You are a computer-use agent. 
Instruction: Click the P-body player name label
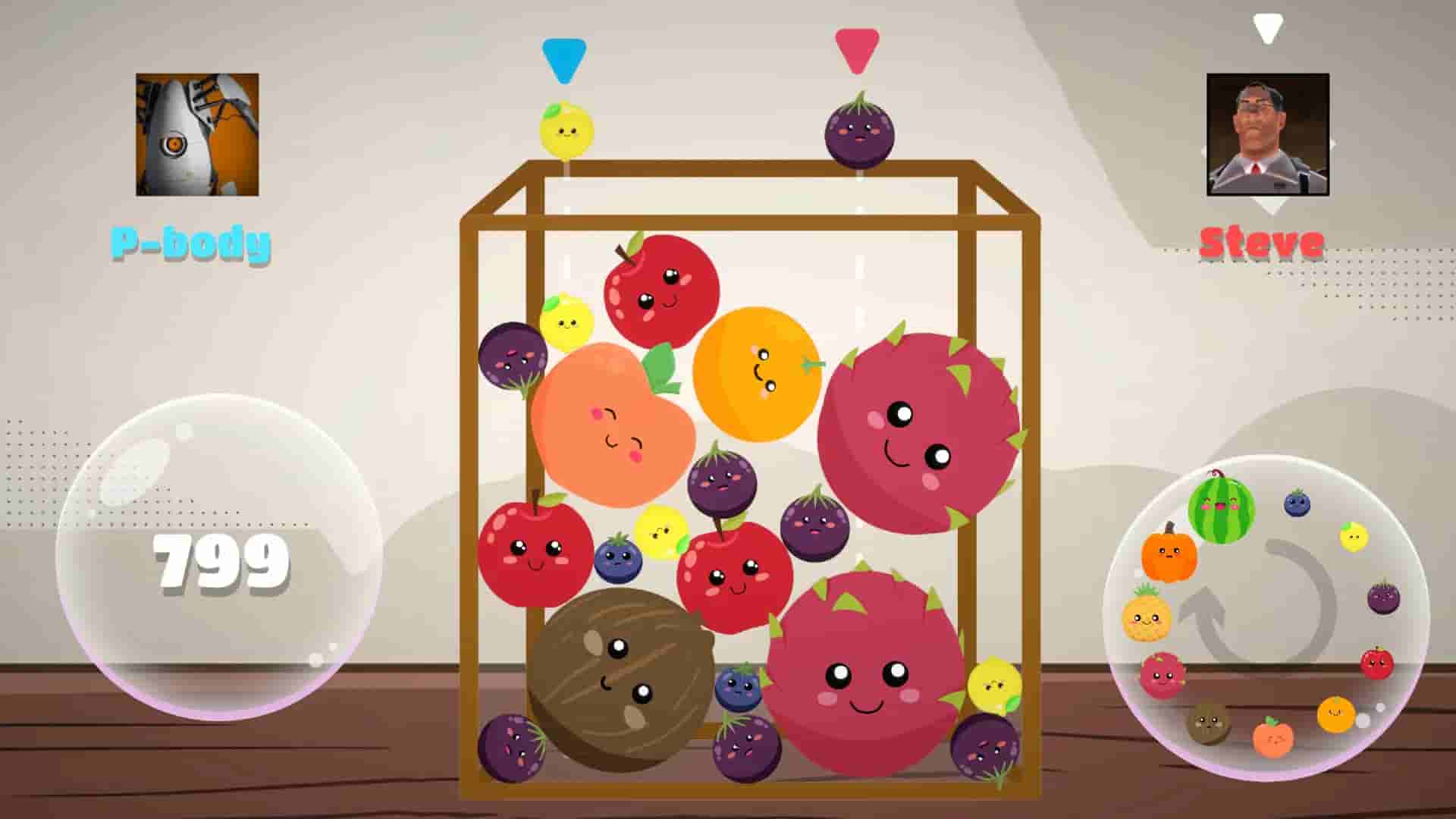coord(190,244)
